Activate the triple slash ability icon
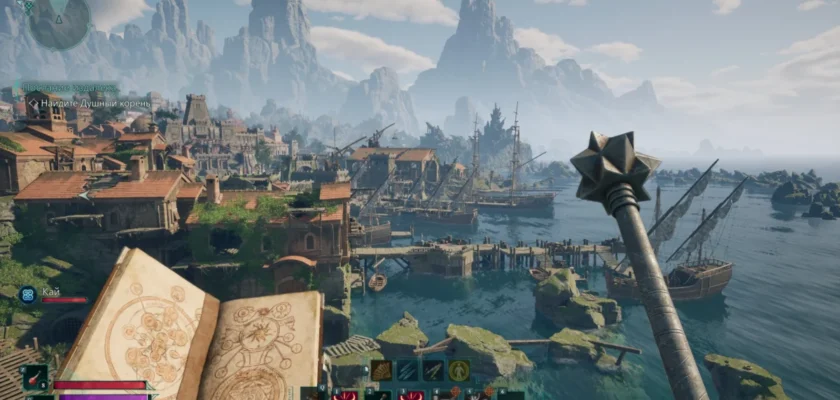This screenshot has width=840, height=400. 408,370
